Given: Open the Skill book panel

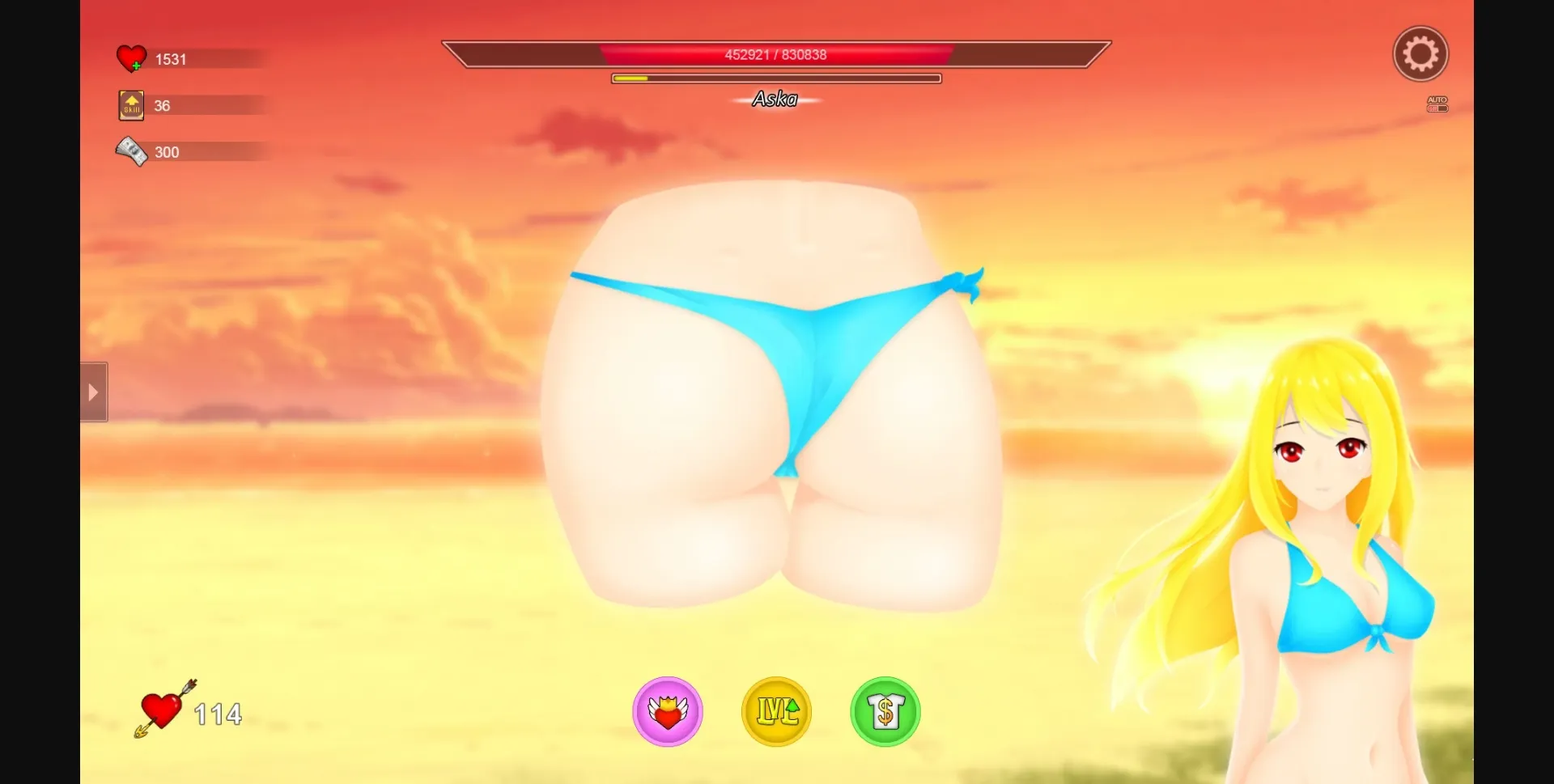Looking at the screenshot, I should point(131,104).
